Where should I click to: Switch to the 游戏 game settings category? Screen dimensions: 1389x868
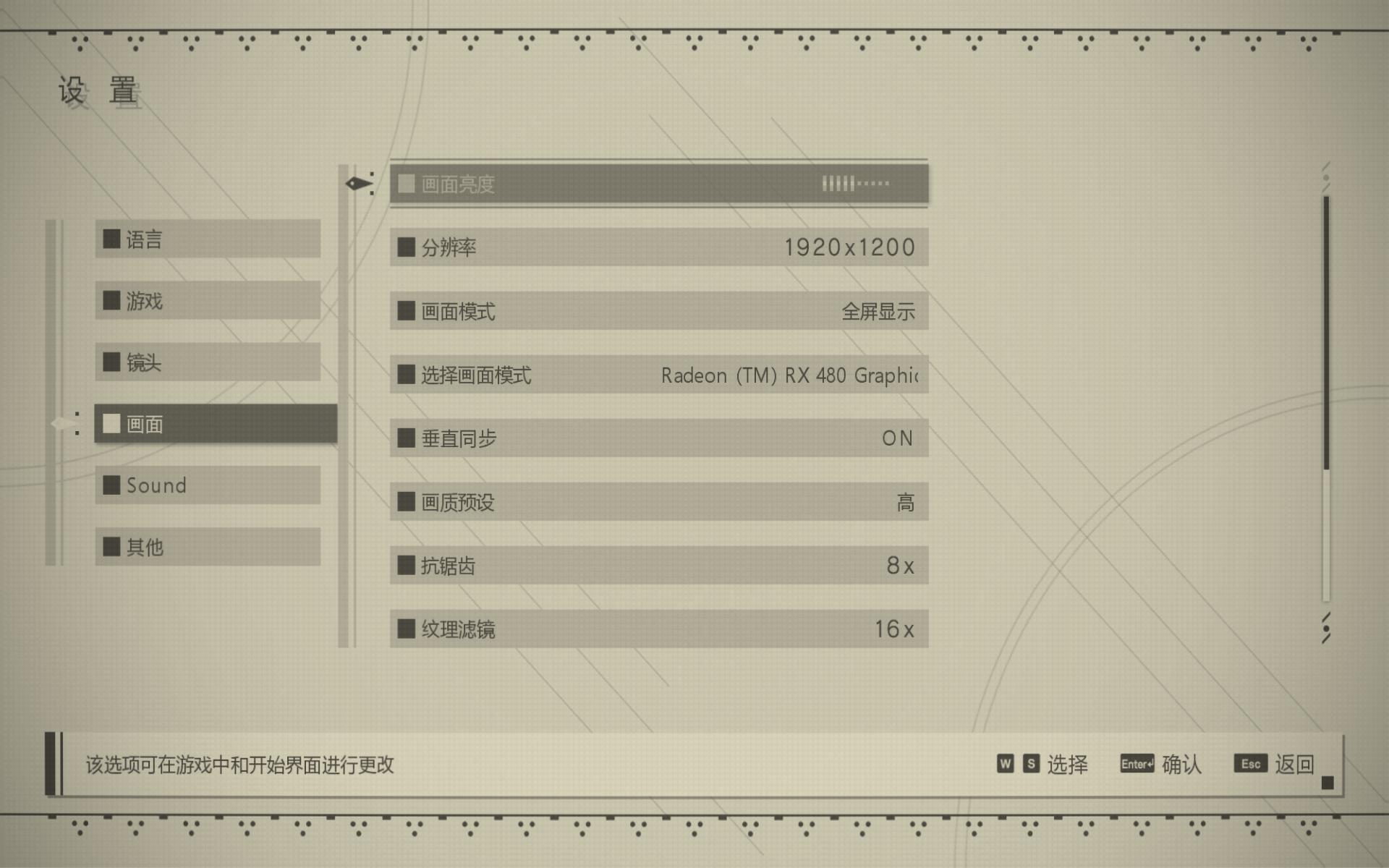tap(208, 300)
